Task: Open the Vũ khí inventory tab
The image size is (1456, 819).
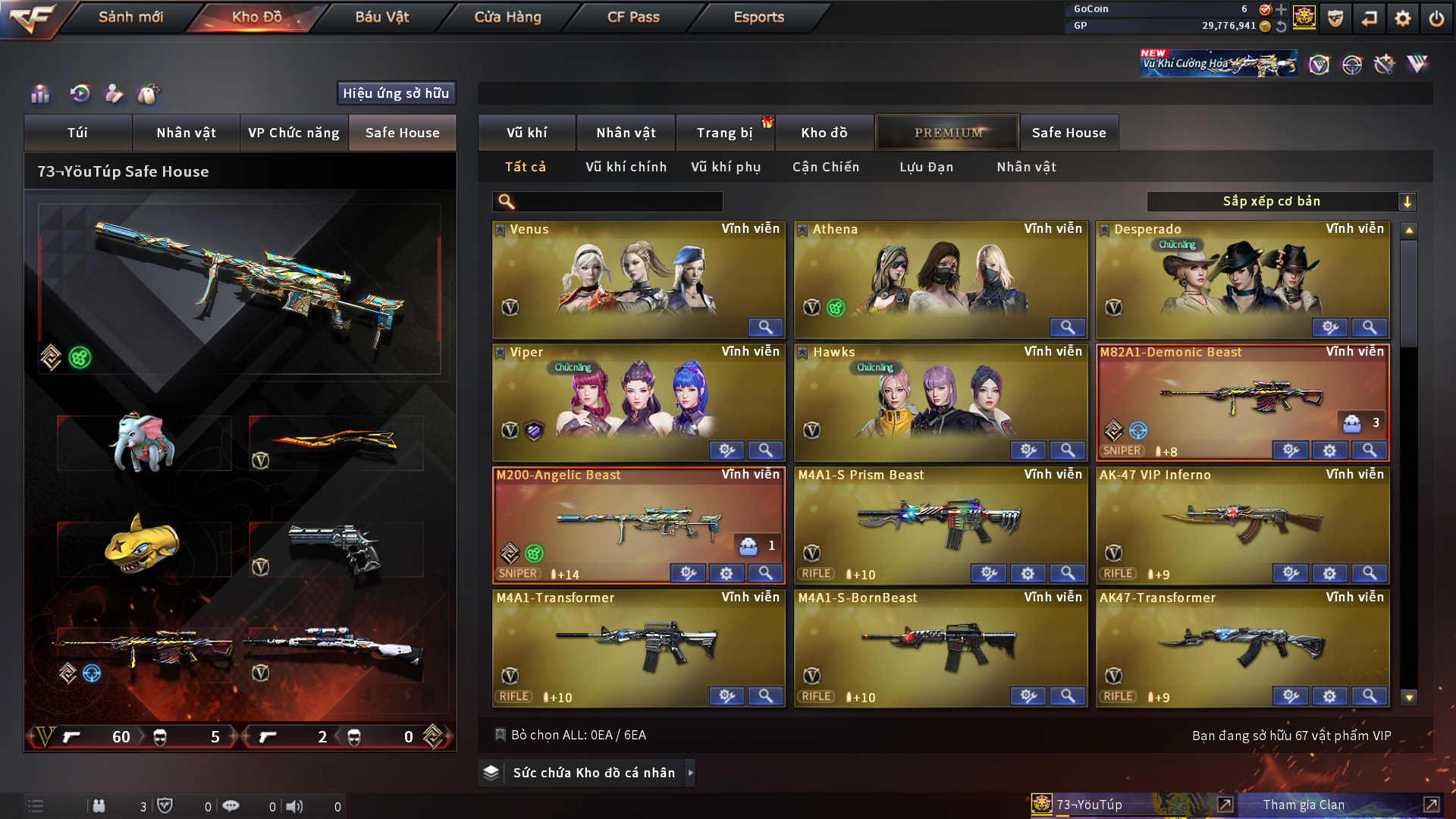Action: pos(526,133)
